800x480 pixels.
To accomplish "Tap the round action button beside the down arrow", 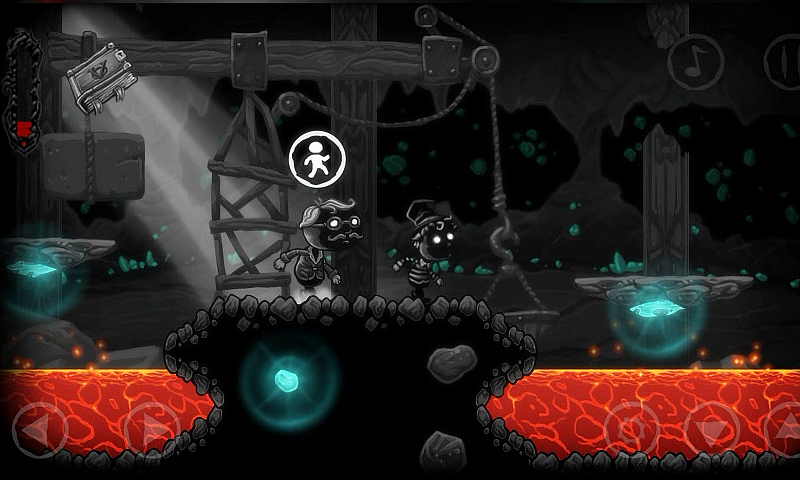I will click(633, 430).
